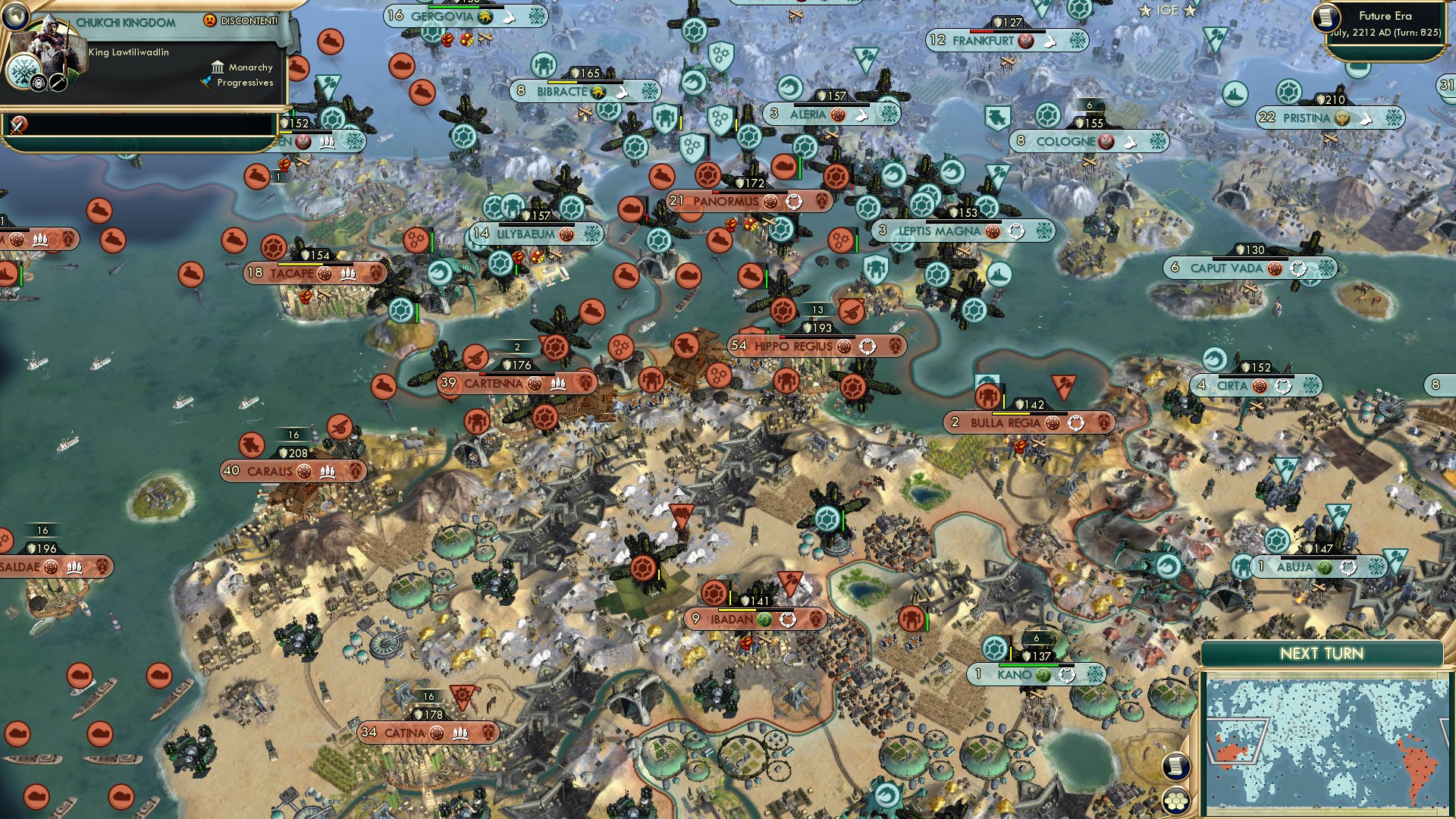The image size is (1456, 819).
Task: Click the puppet icon on the Cartenna banner
Action: click(560, 384)
